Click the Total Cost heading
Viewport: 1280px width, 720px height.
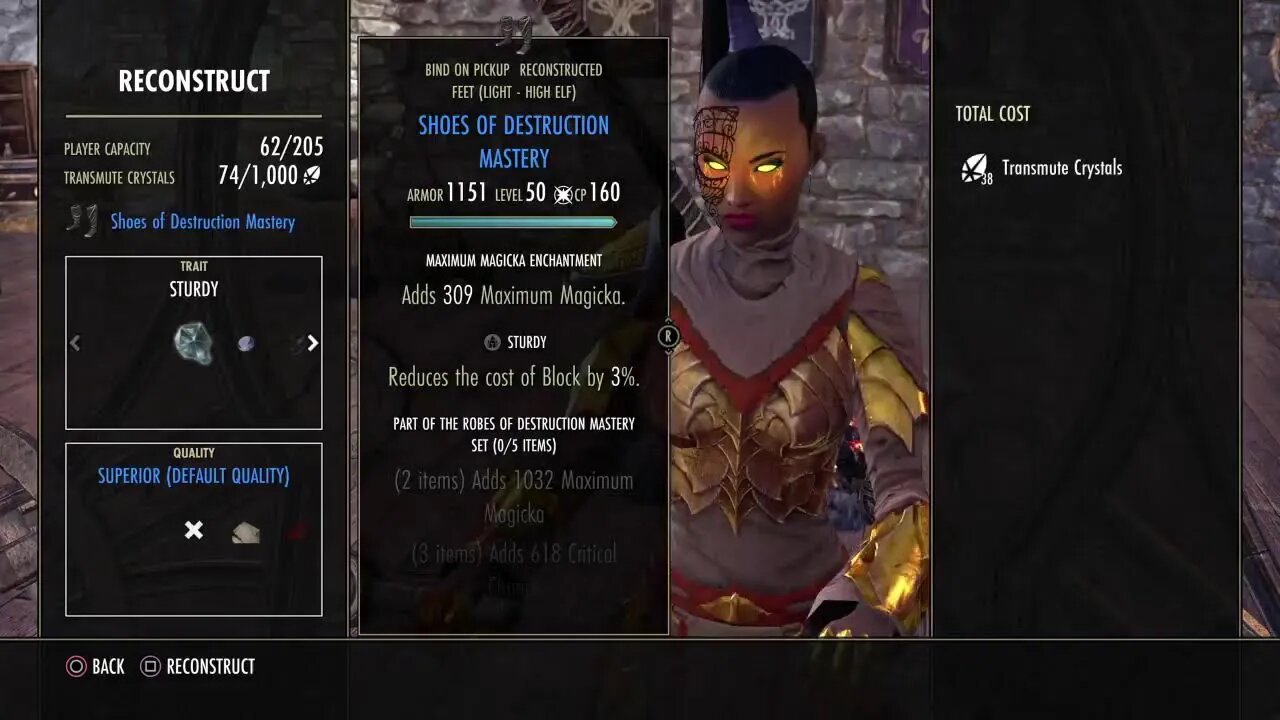(991, 113)
